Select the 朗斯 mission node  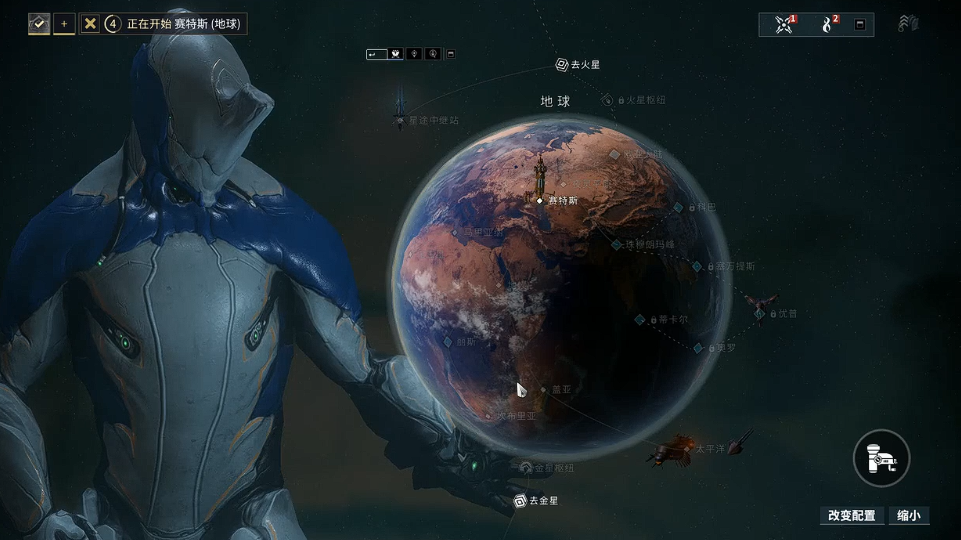coord(448,341)
